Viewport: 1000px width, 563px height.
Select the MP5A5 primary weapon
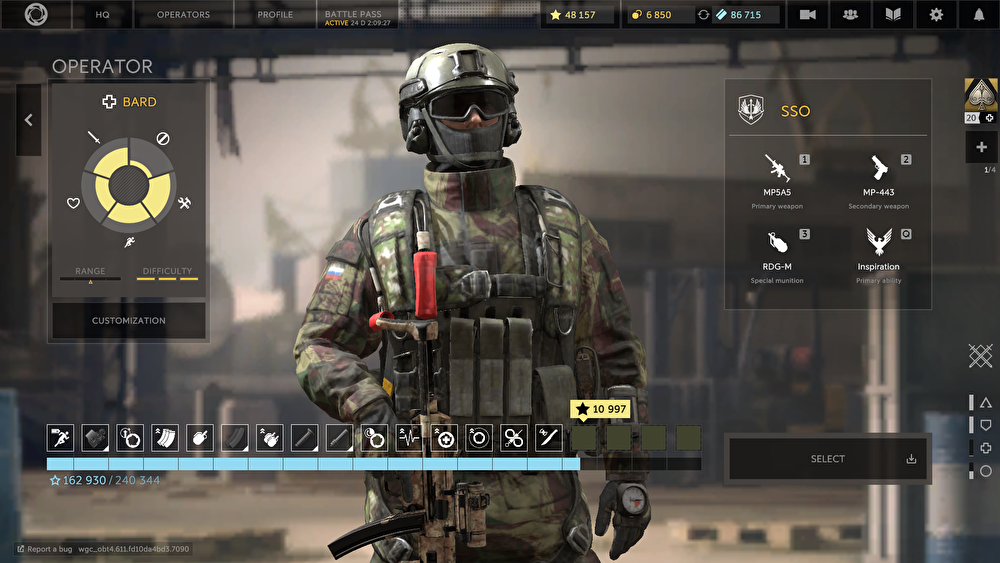click(777, 180)
